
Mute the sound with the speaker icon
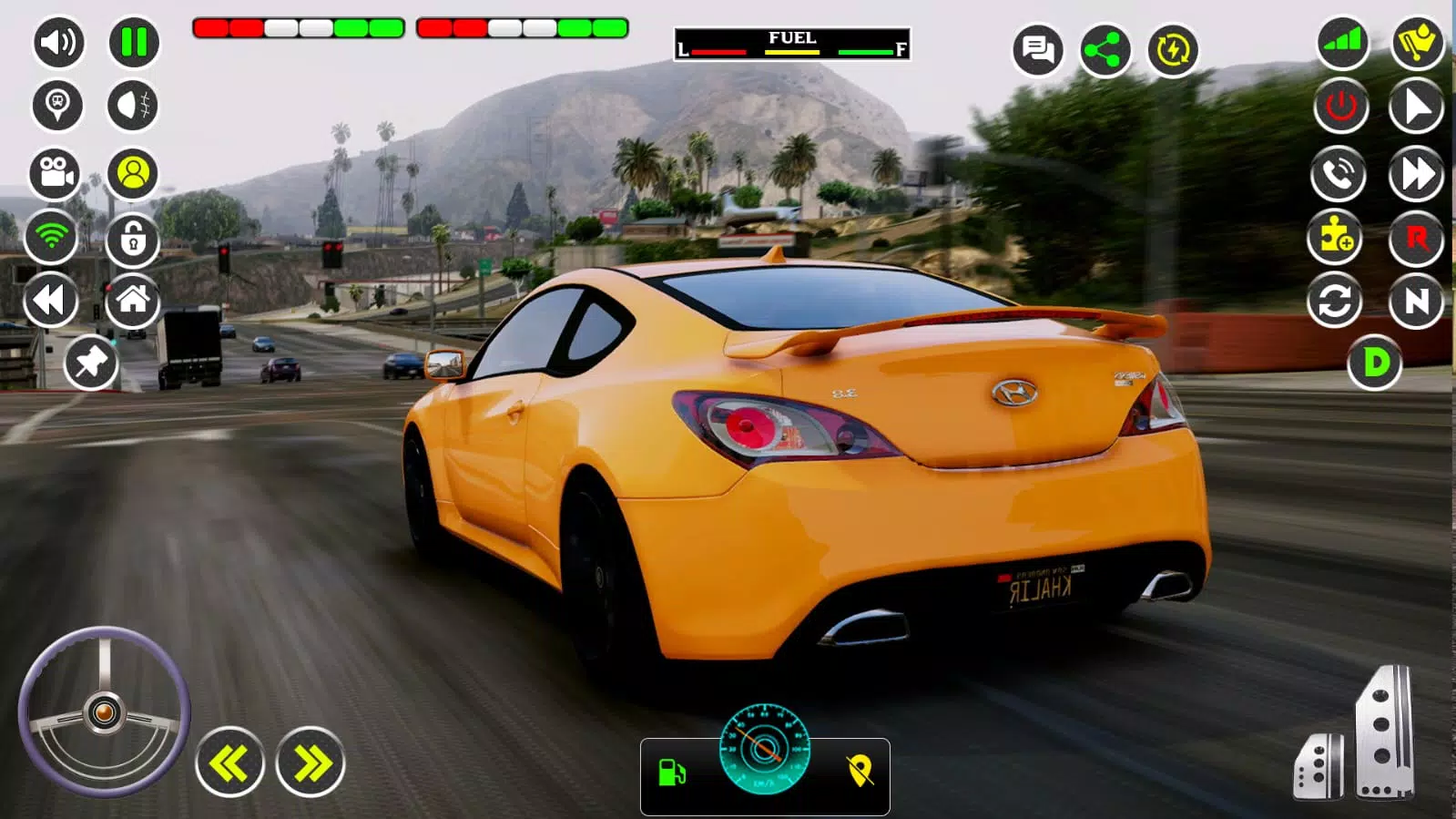pyautogui.click(x=58, y=43)
